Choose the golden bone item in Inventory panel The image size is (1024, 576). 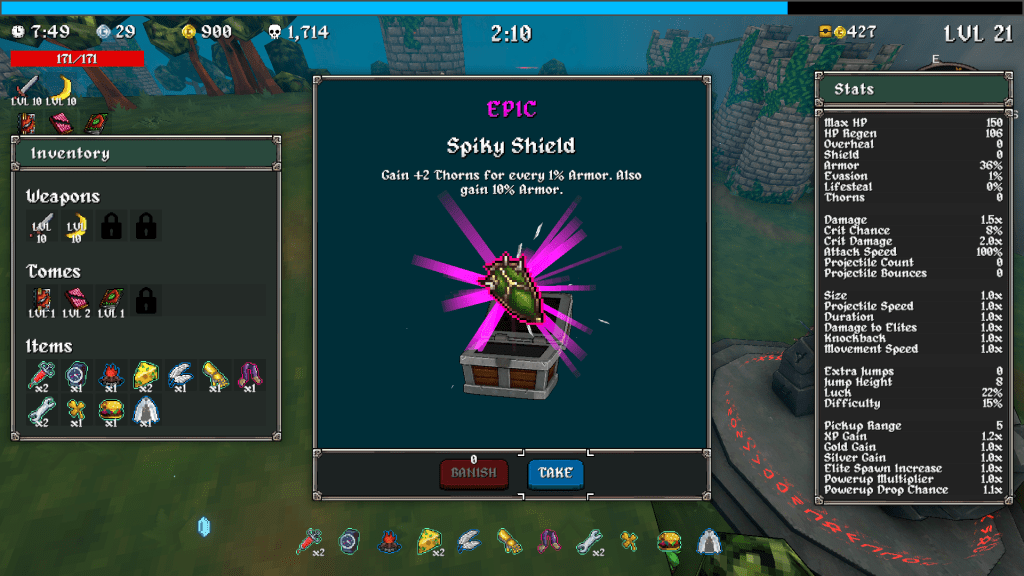(x=76, y=410)
